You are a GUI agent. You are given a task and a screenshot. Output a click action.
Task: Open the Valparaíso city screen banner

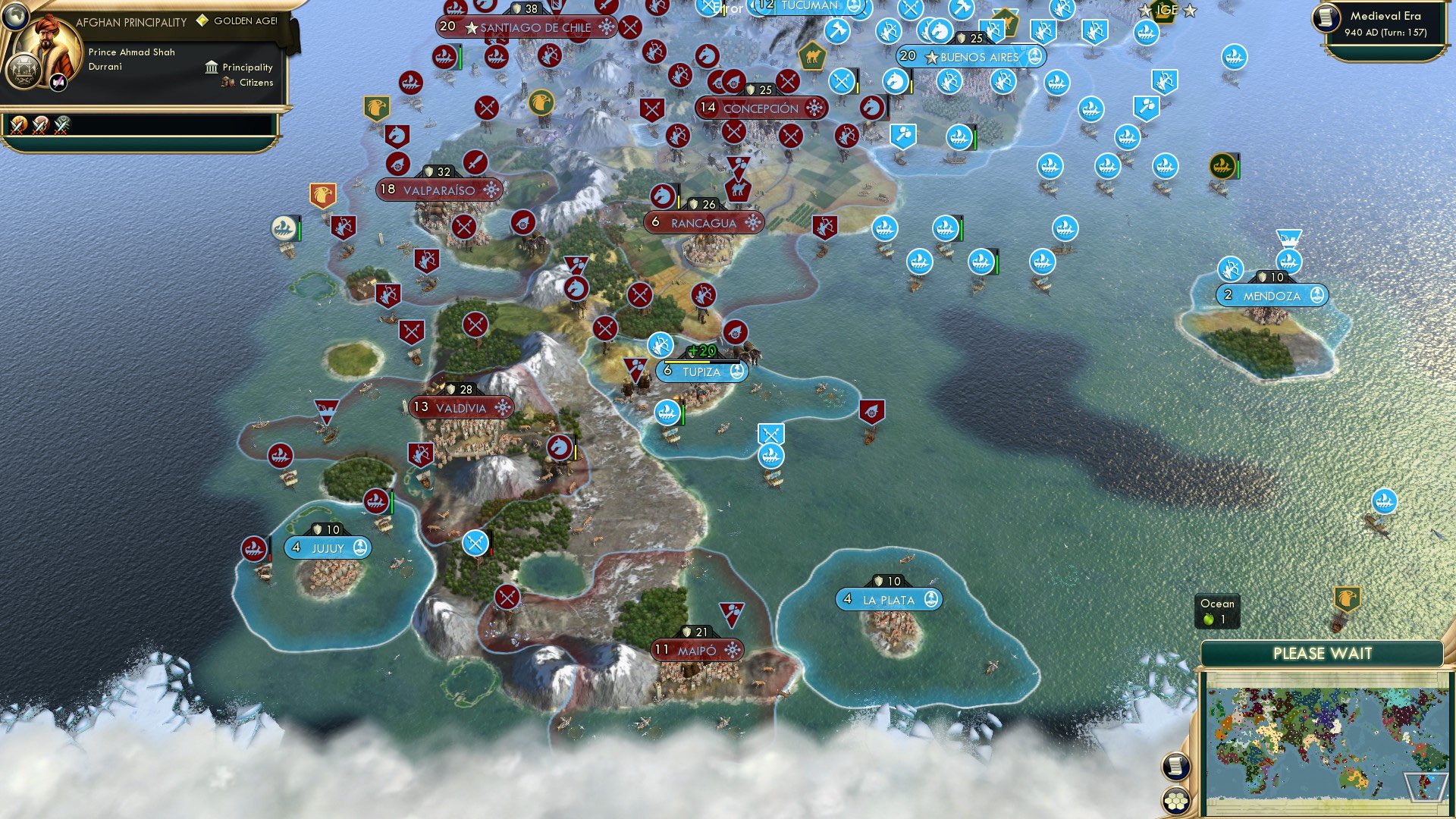coord(436,190)
